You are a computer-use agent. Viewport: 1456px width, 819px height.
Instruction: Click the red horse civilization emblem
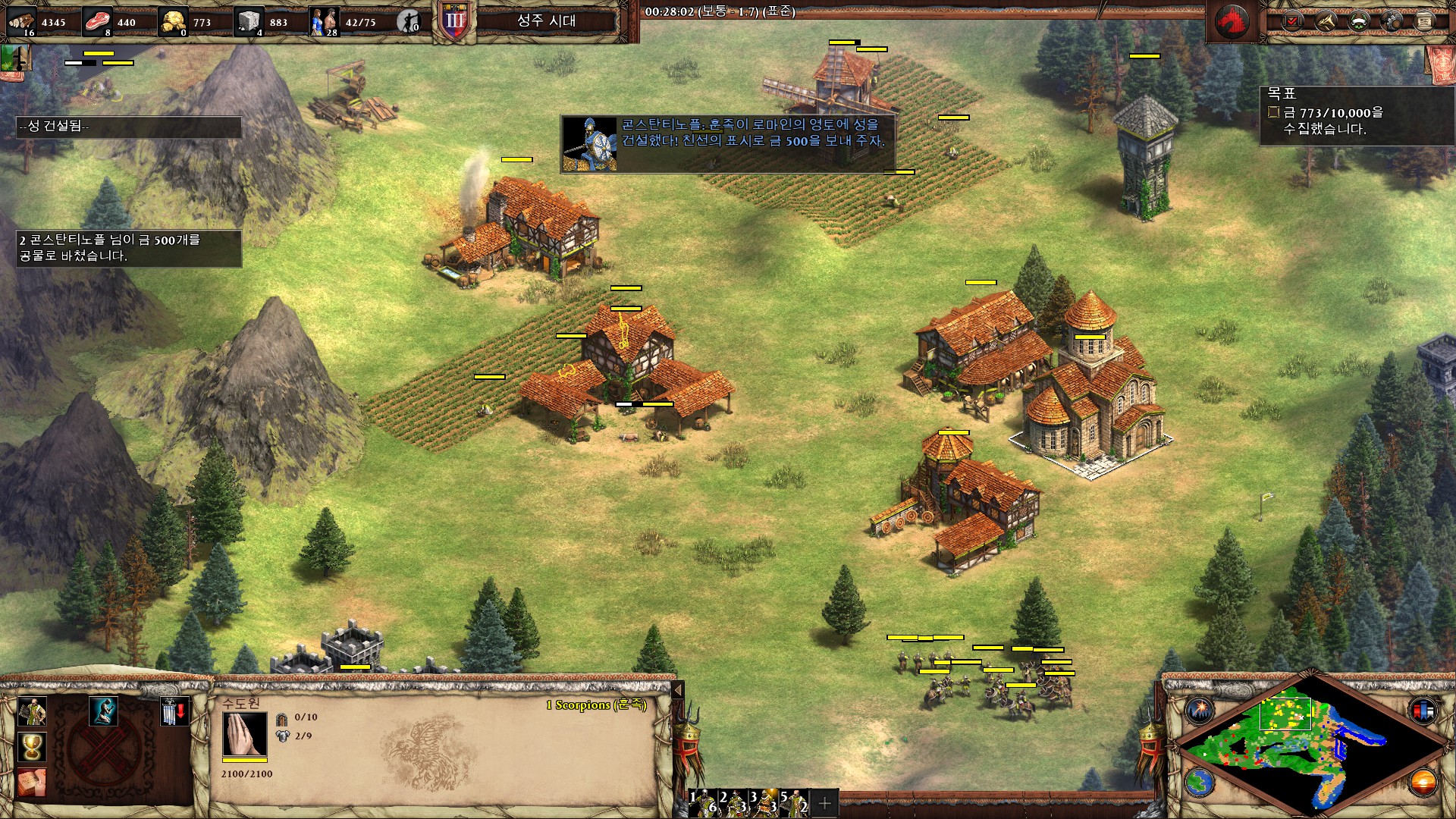tap(1232, 21)
